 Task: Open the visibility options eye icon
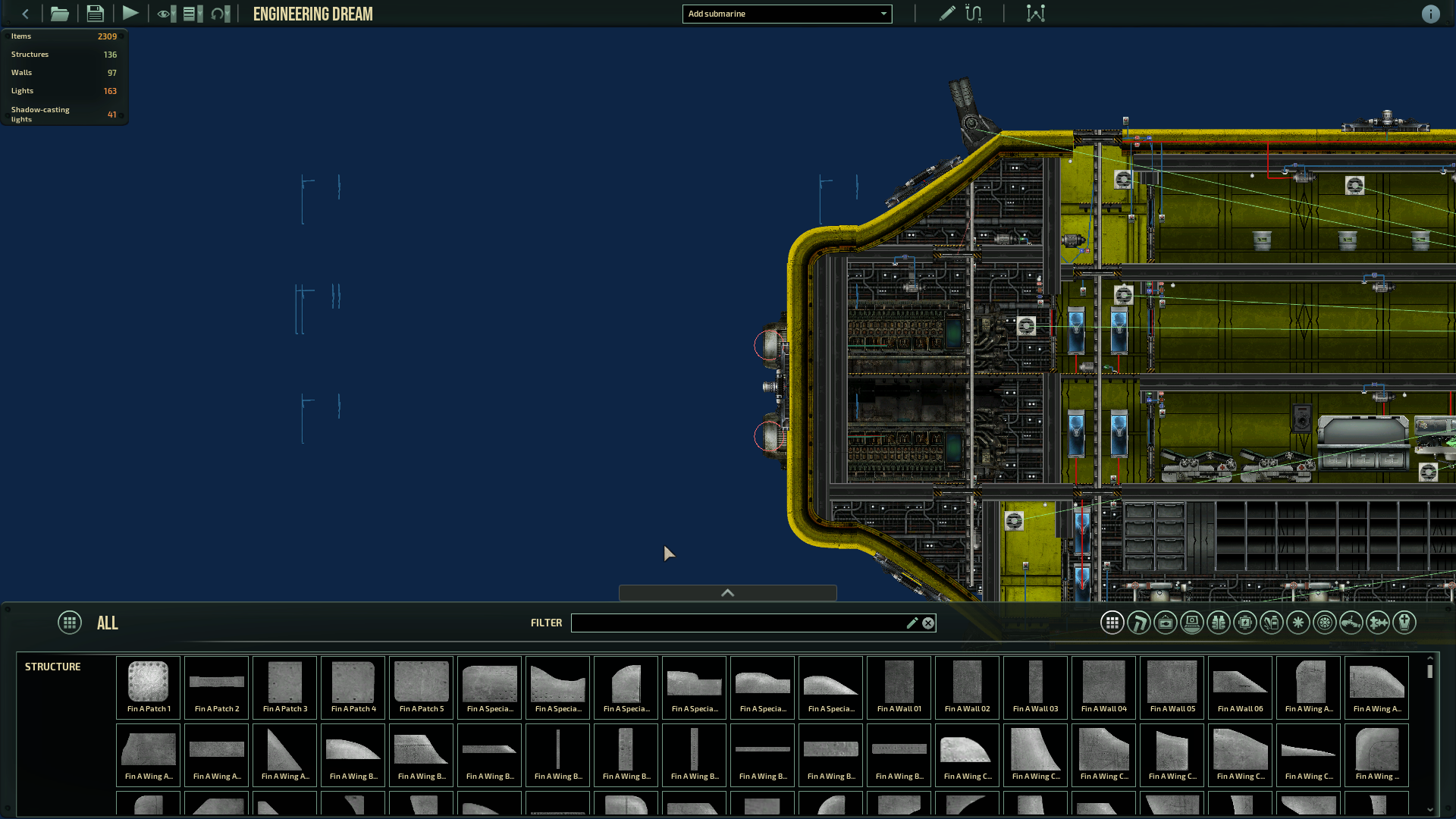point(162,14)
